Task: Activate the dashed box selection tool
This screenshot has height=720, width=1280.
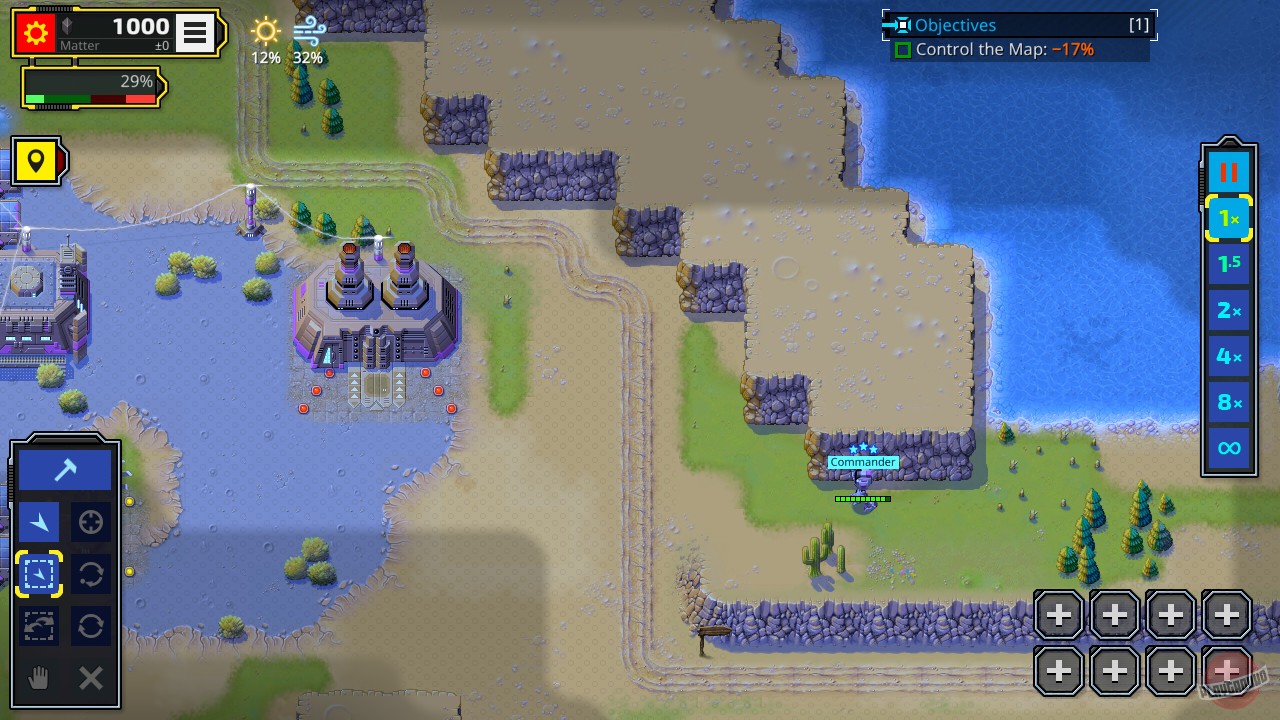Action: [38, 573]
